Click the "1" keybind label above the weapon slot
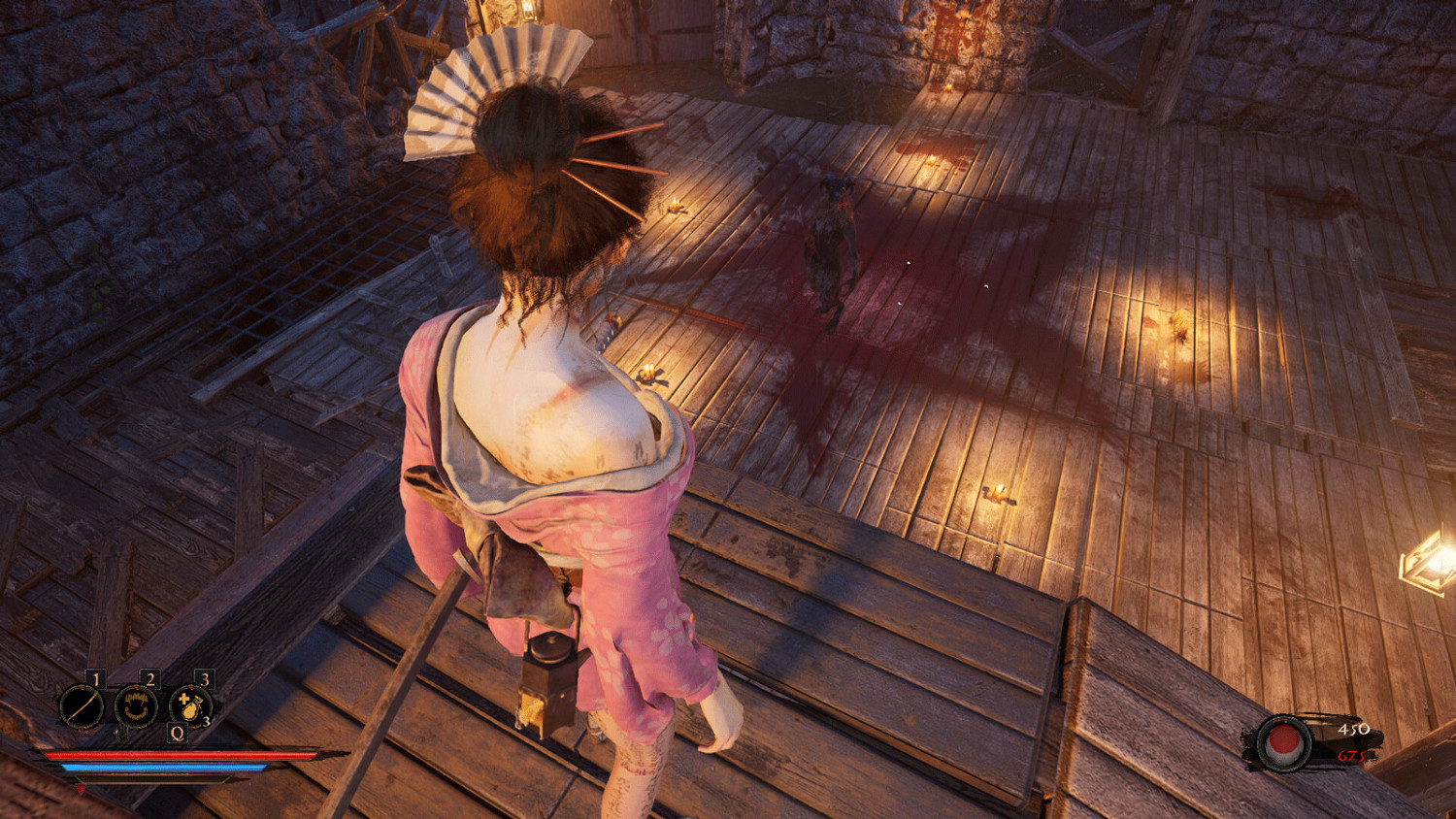This screenshot has width=1456, height=819. (95, 677)
